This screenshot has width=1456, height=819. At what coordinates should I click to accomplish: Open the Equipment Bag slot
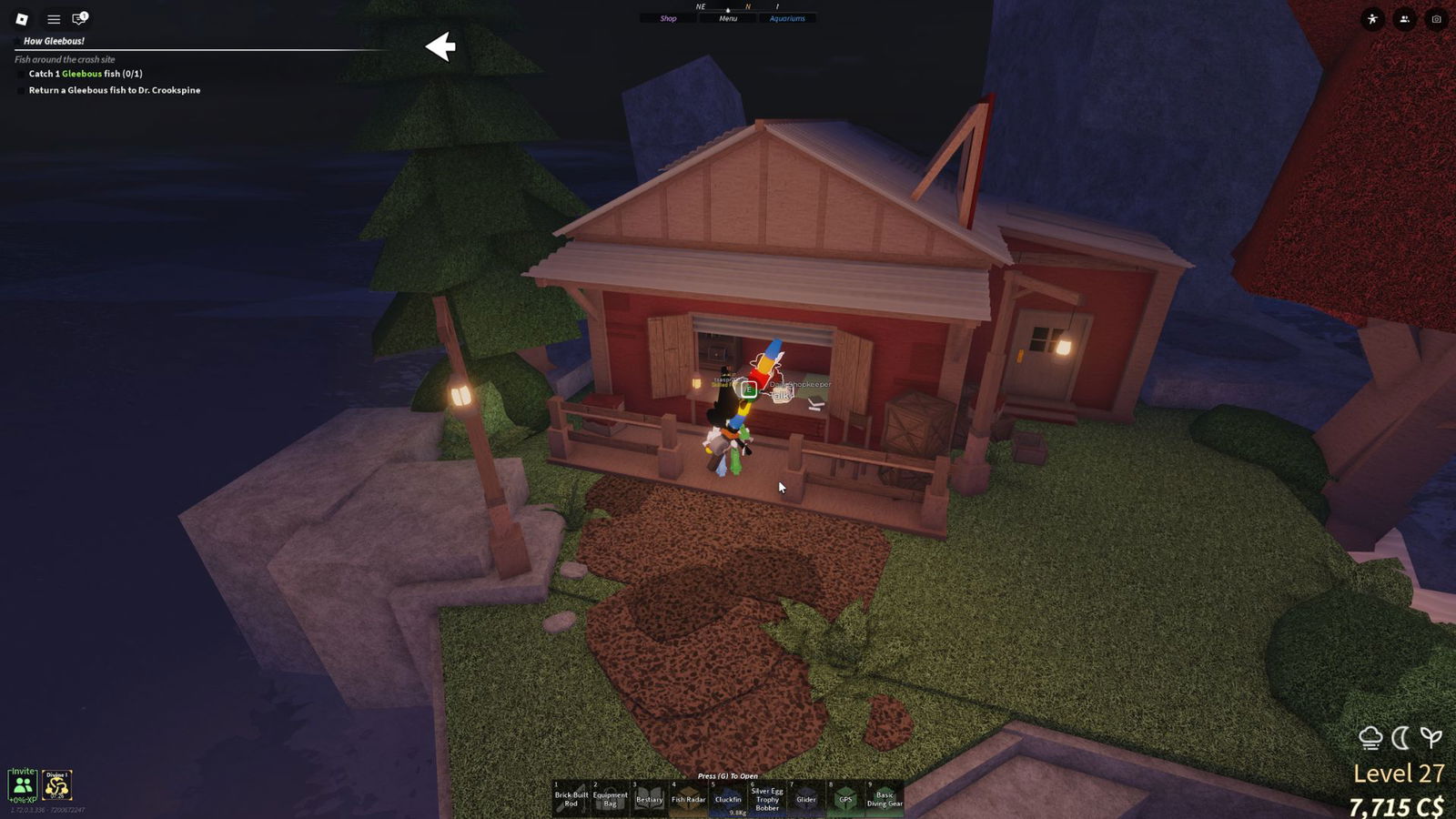611,798
